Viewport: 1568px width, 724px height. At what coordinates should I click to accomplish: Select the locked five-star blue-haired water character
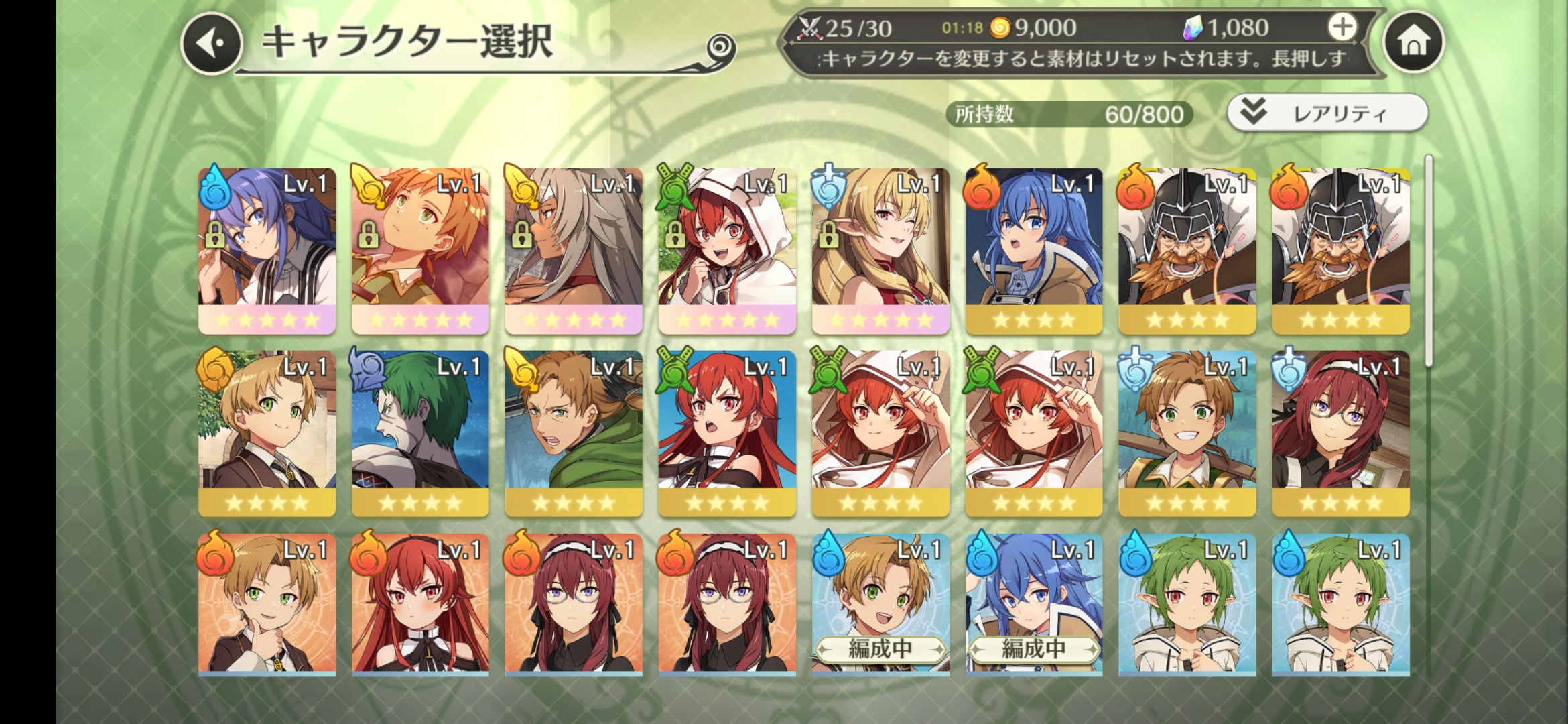point(267,249)
